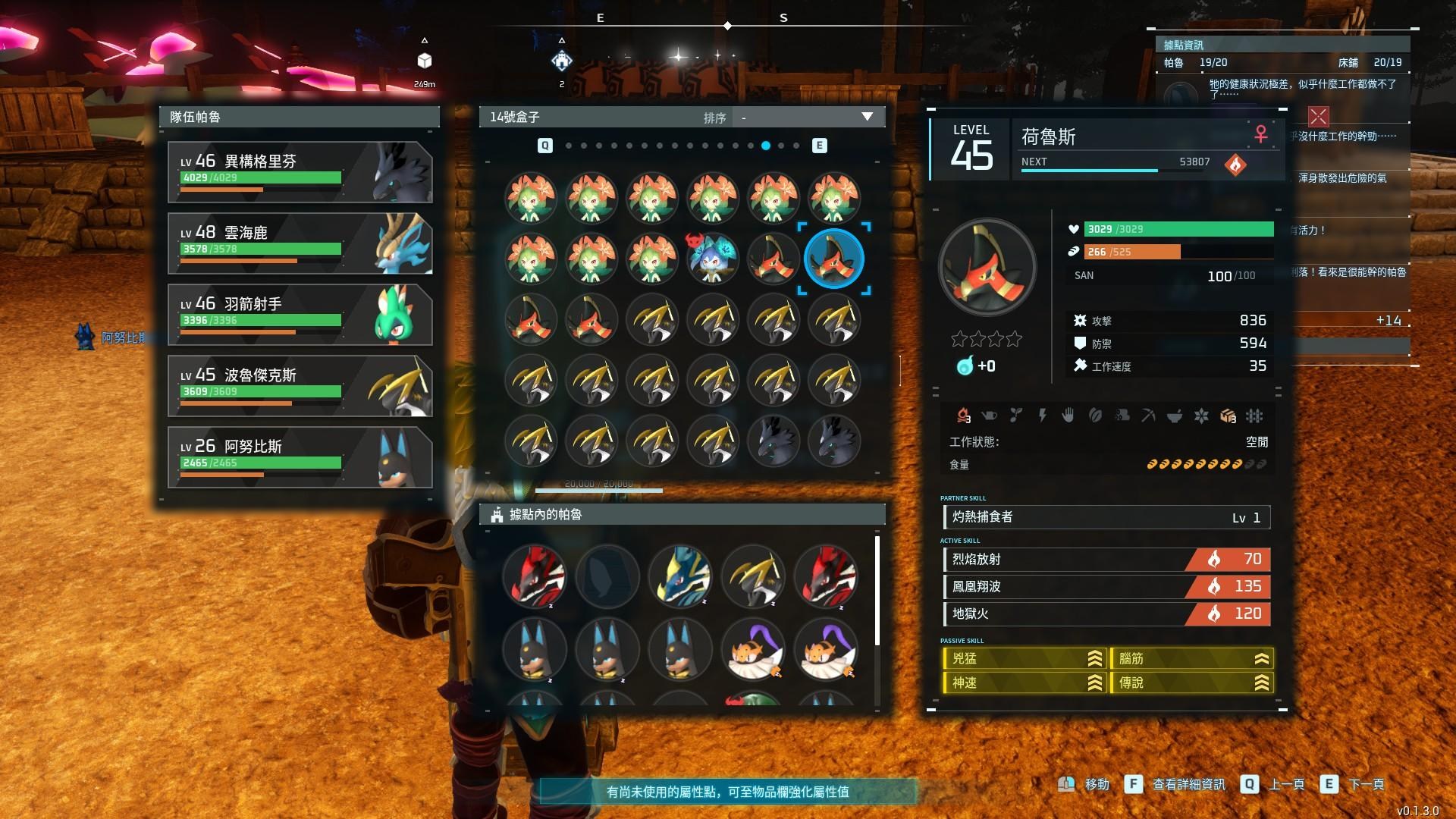Viewport: 1456px width, 819px height.
Task: Choose the 地獄火 active skill
Action: (1106, 614)
